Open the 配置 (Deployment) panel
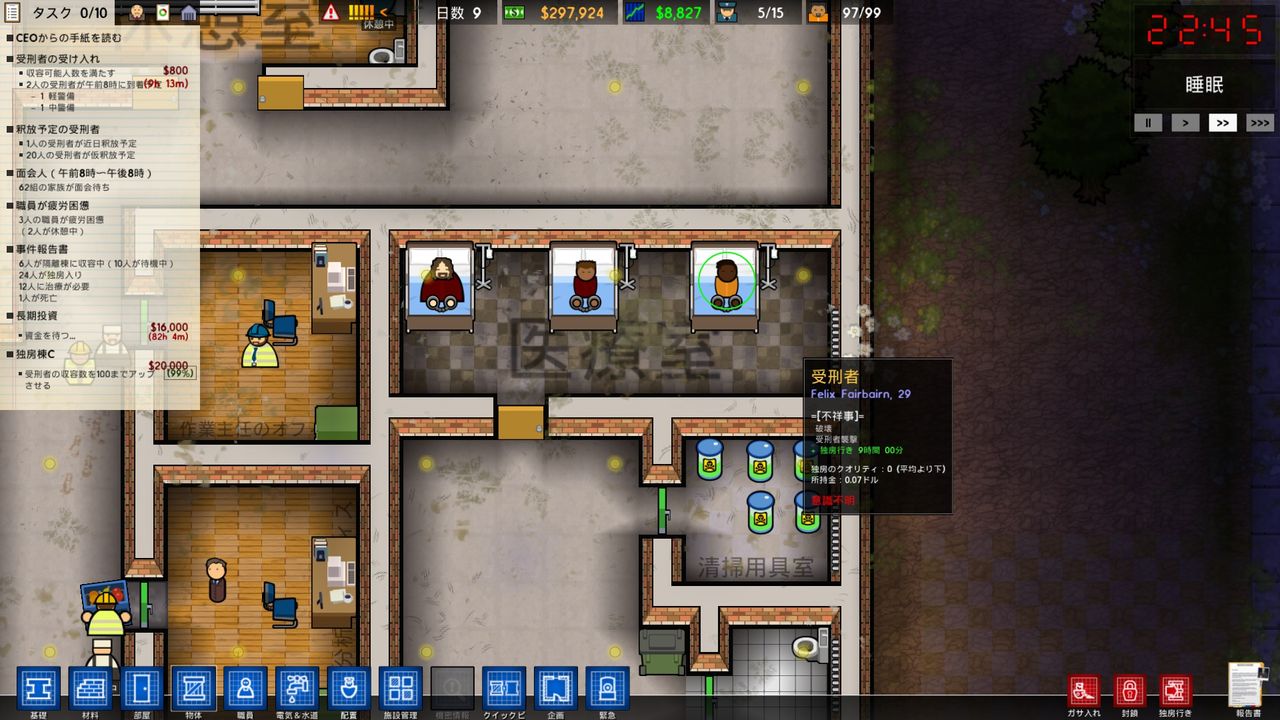 [x=349, y=688]
